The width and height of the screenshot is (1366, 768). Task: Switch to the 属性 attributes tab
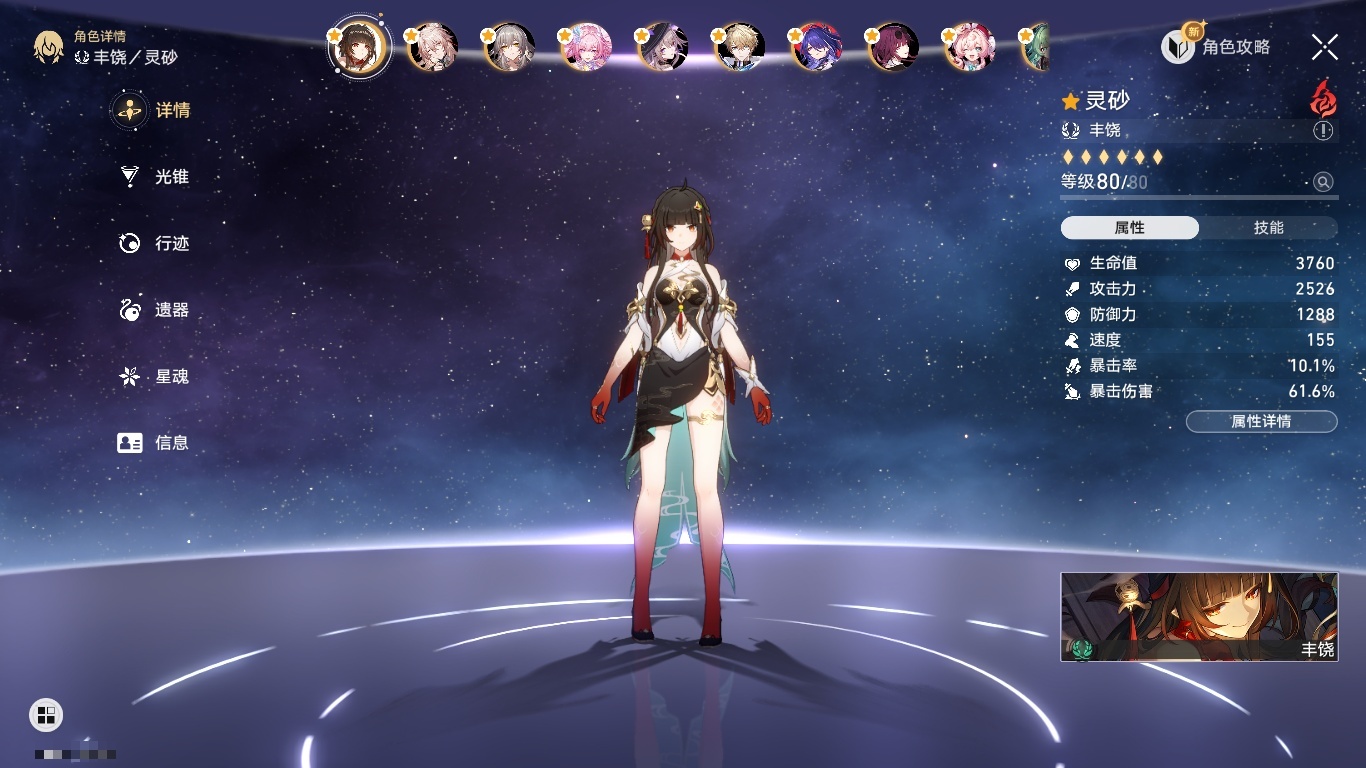pyautogui.click(x=1130, y=228)
